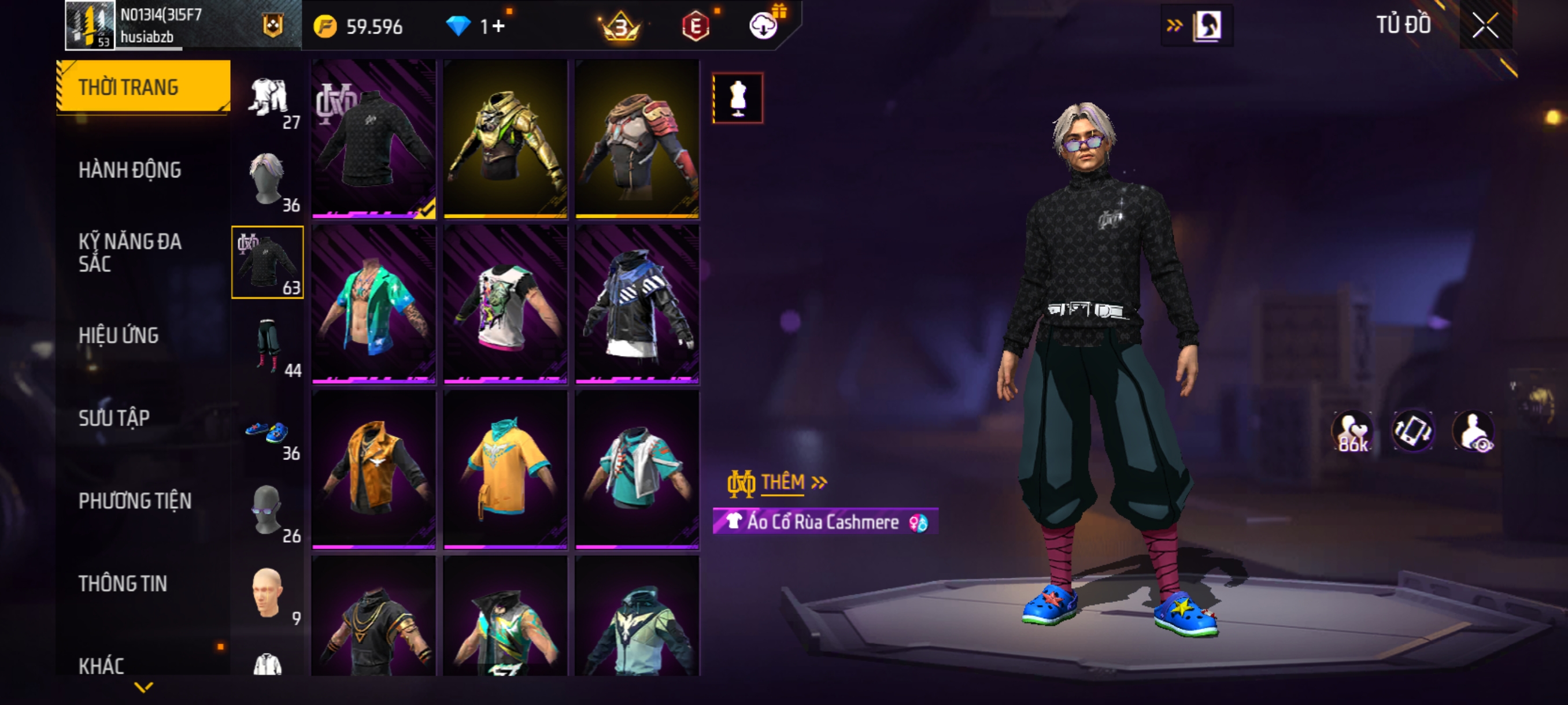Image resolution: width=1568 pixels, height=705 pixels.
Task: Select the THỜI TRANG tab
Action: (142, 87)
